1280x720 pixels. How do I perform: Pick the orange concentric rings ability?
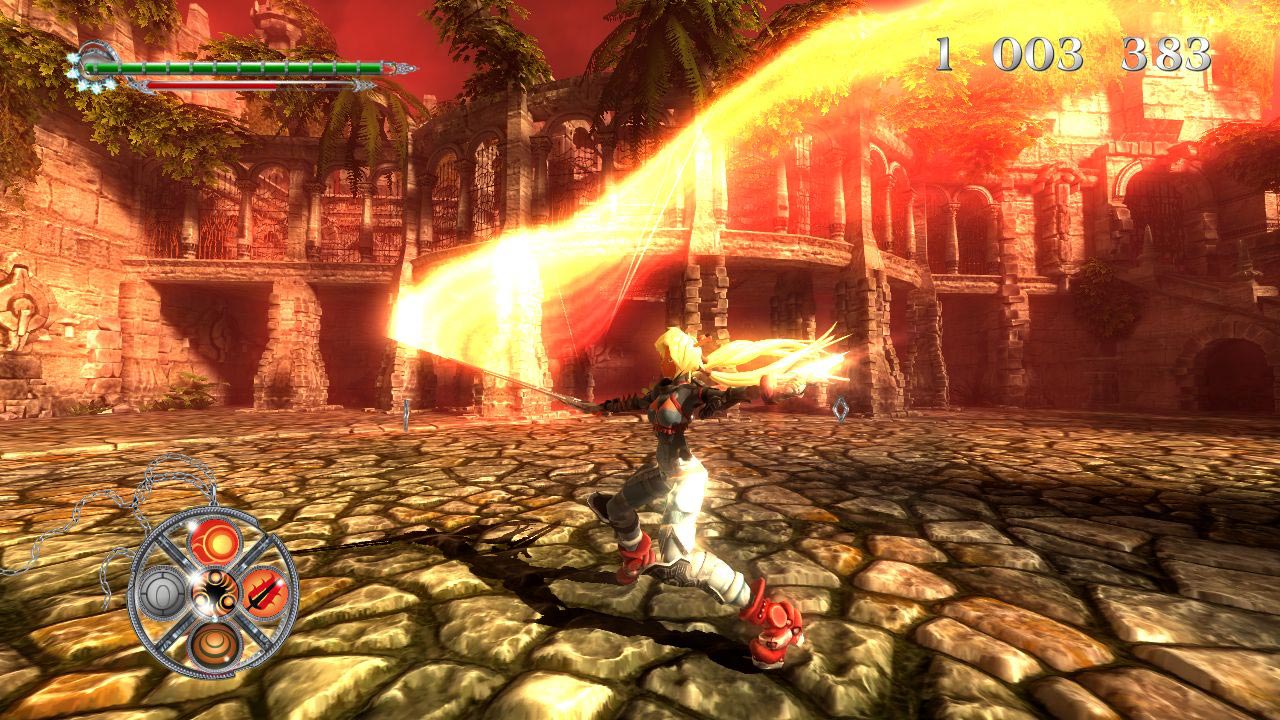coord(212,643)
